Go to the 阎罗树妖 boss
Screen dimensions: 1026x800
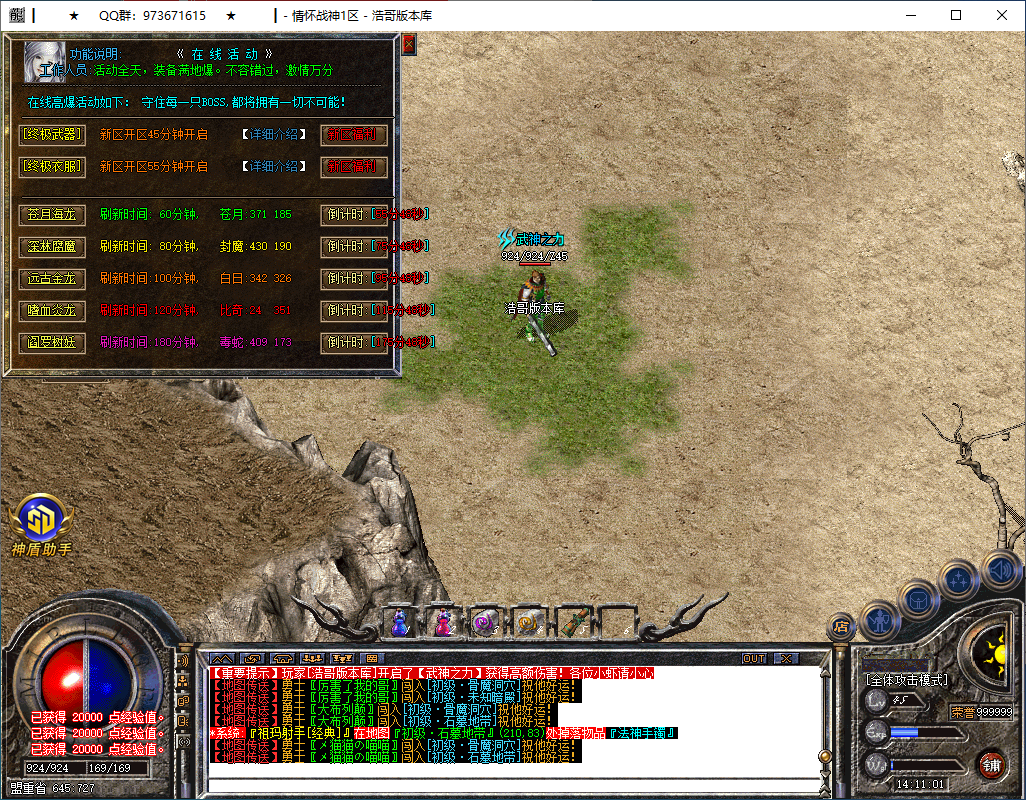[53, 342]
